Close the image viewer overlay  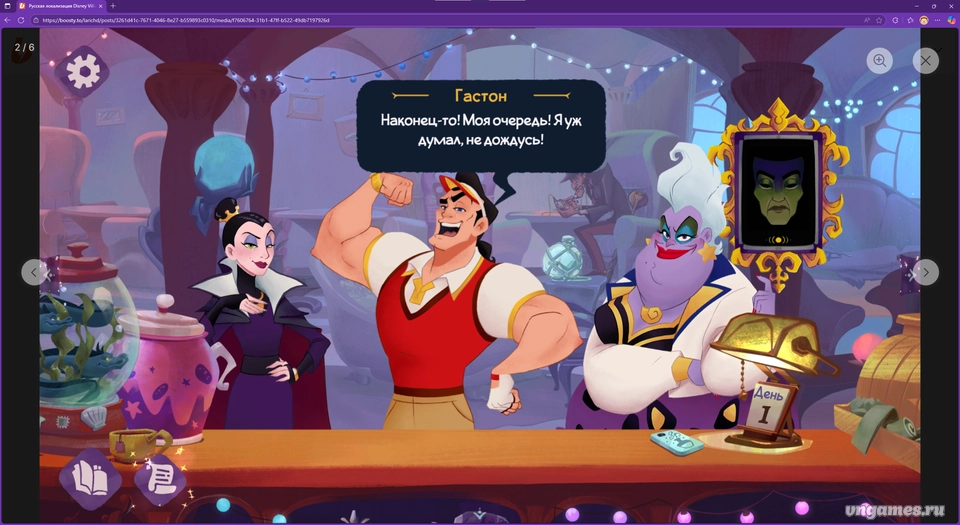[926, 61]
